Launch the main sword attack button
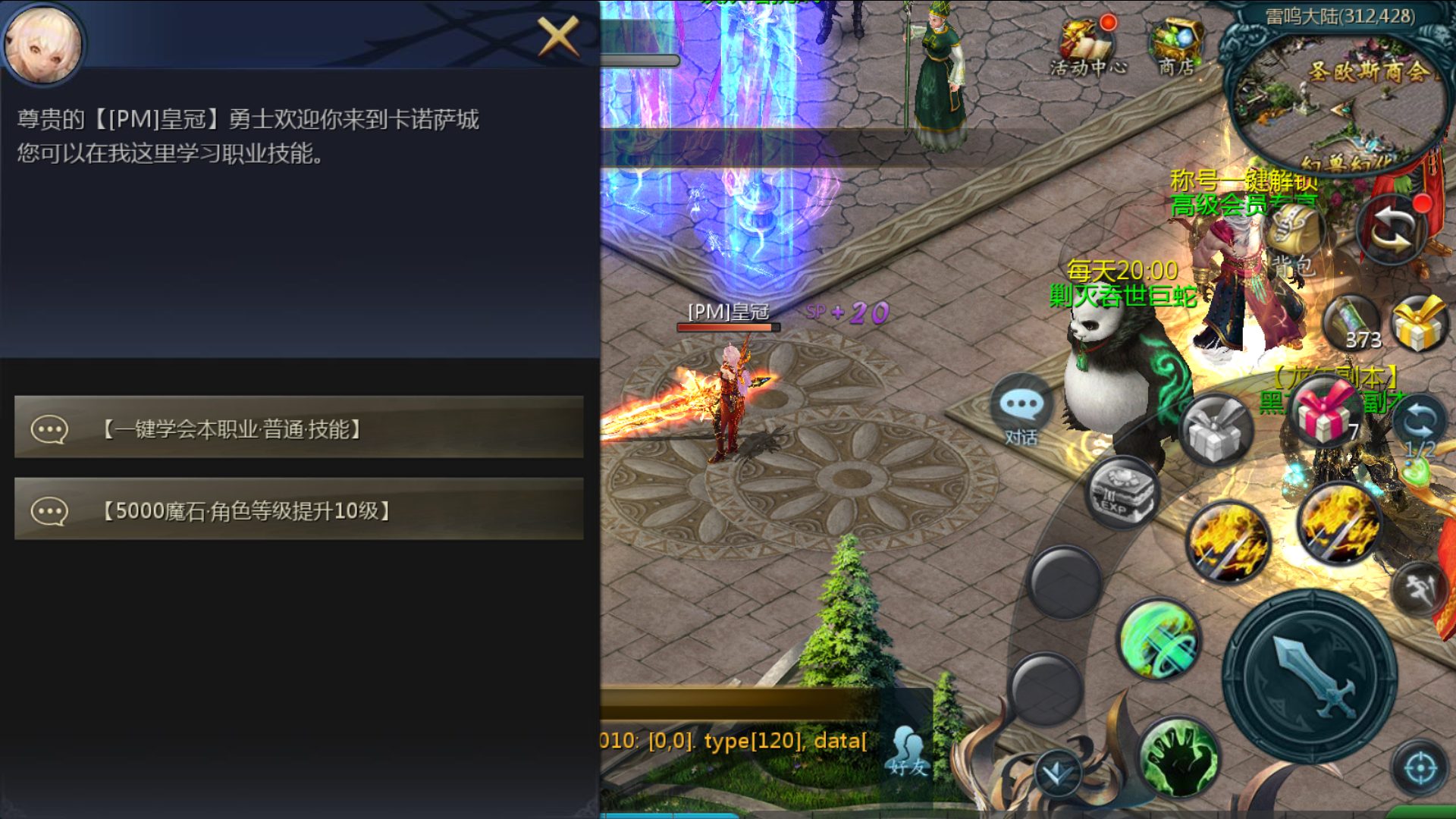The width and height of the screenshot is (1456, 819). tap(1310, 676)
